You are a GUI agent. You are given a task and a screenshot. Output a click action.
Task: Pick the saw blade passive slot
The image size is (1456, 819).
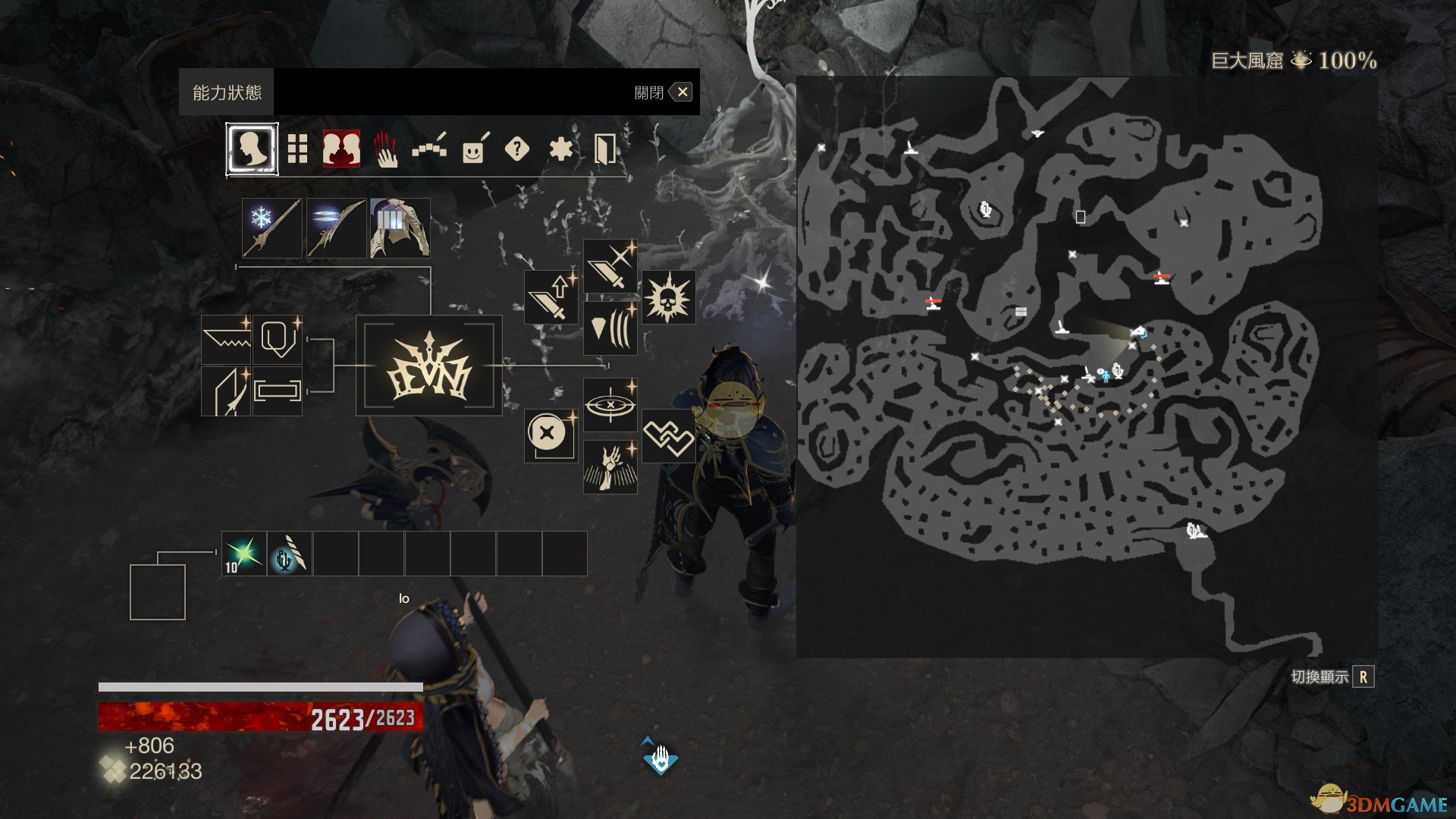[226, 340]
